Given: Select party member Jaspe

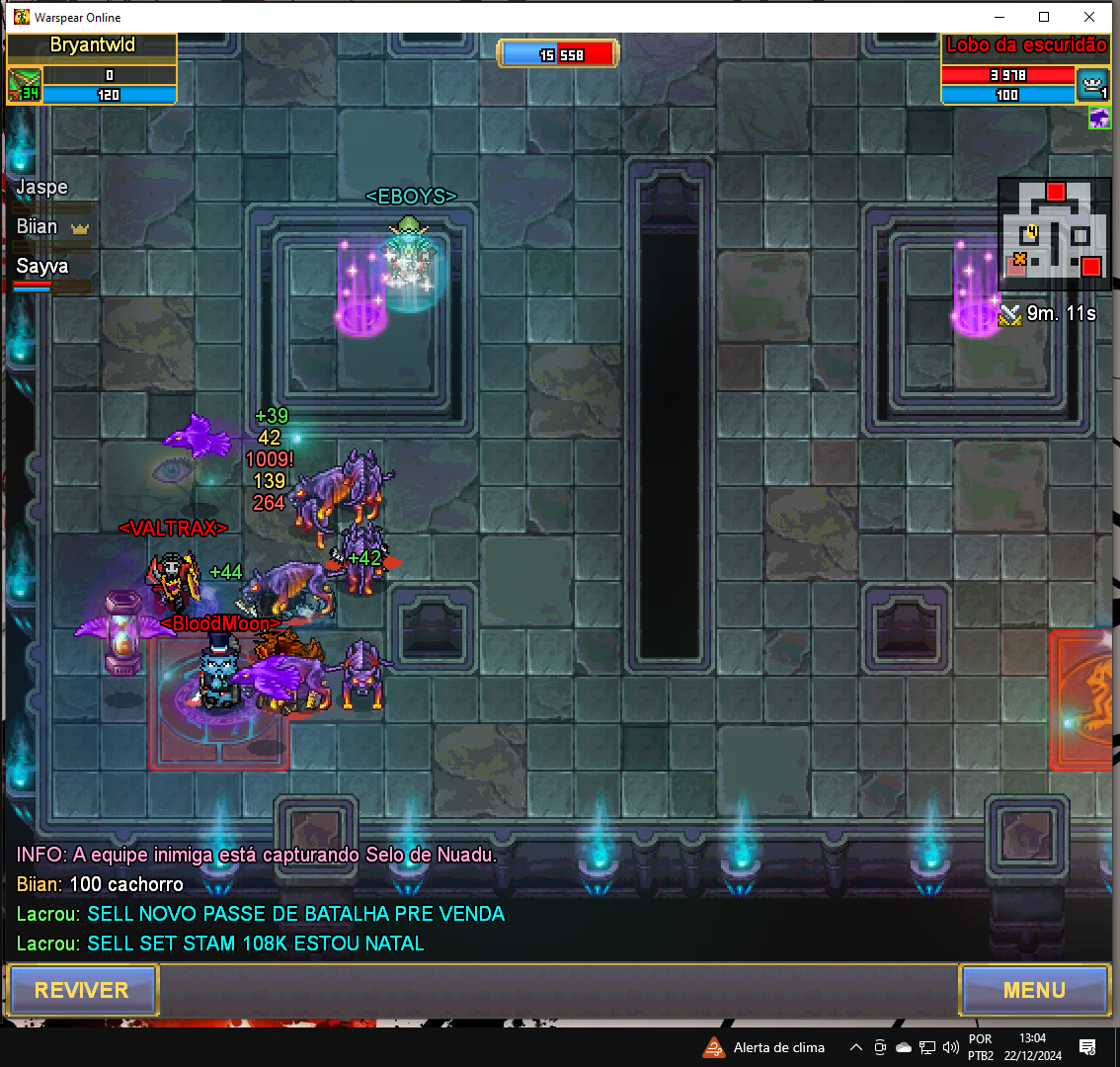Looking at the screenshot, I should coord(42,188).
